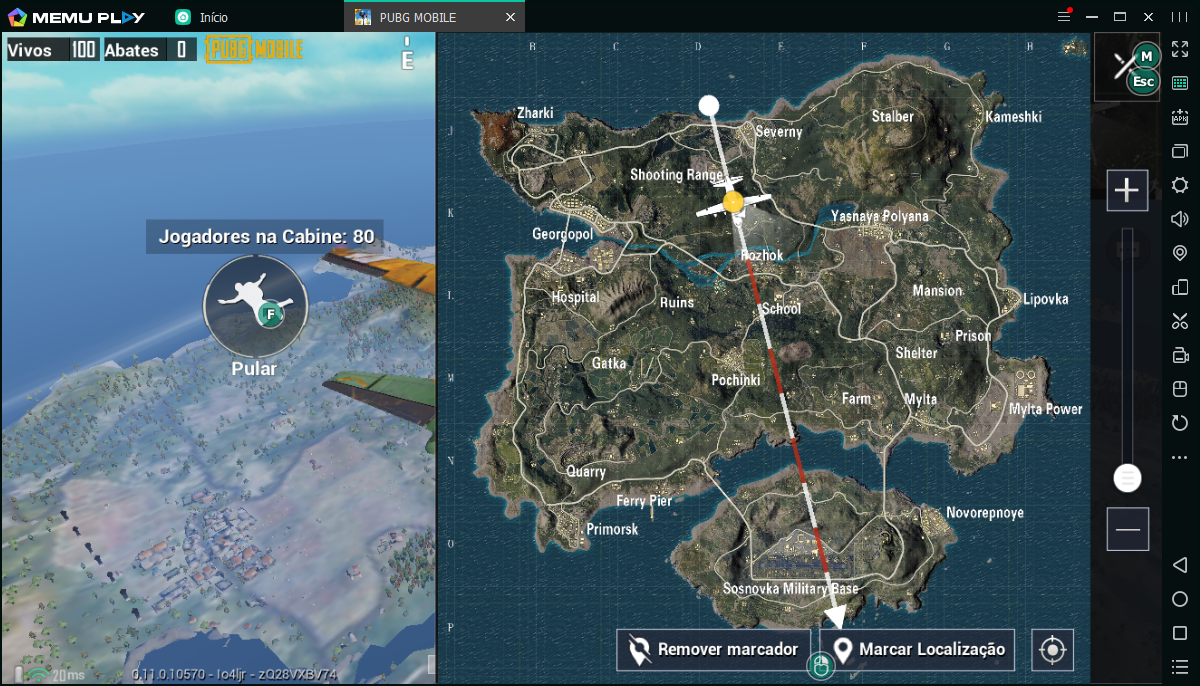Switch to the Início tab
The width and height of the screenshot is (1200, 686).
click(203, 17)
